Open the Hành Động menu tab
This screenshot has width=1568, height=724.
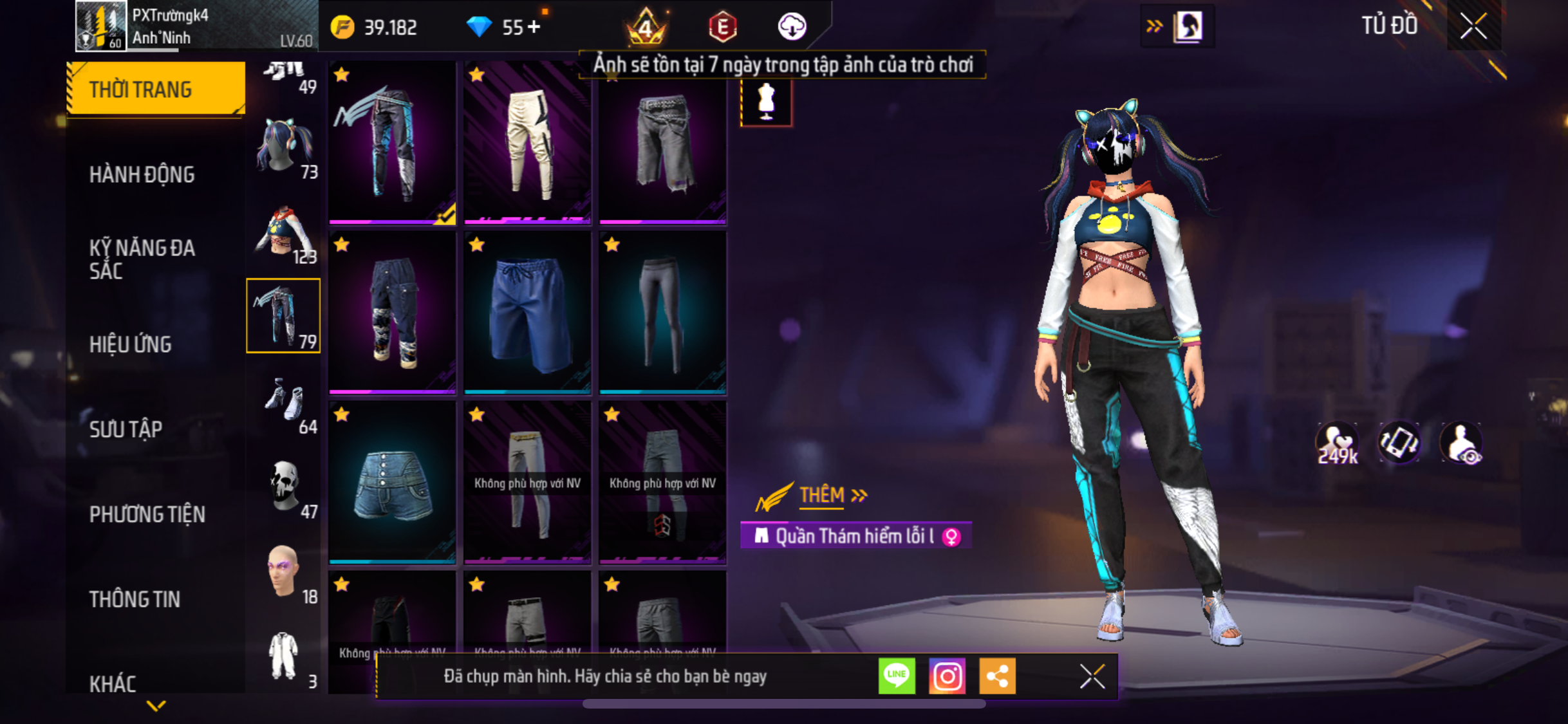142,174
